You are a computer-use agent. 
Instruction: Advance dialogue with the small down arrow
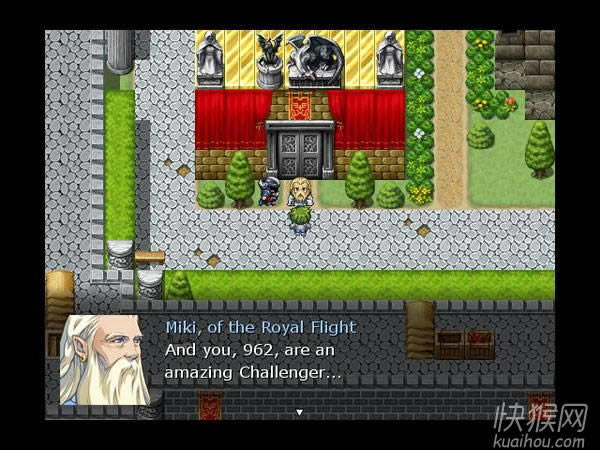[298, 411]
